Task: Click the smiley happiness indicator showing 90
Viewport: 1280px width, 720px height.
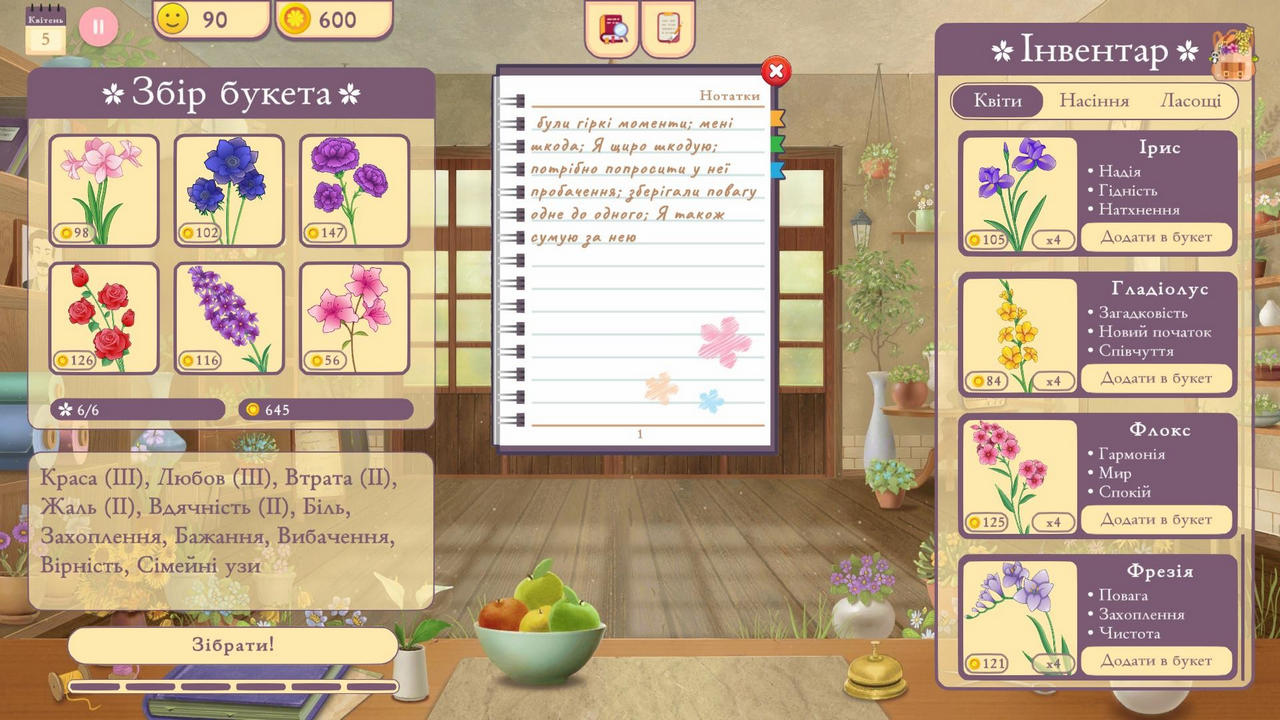Action: [211, 19]
